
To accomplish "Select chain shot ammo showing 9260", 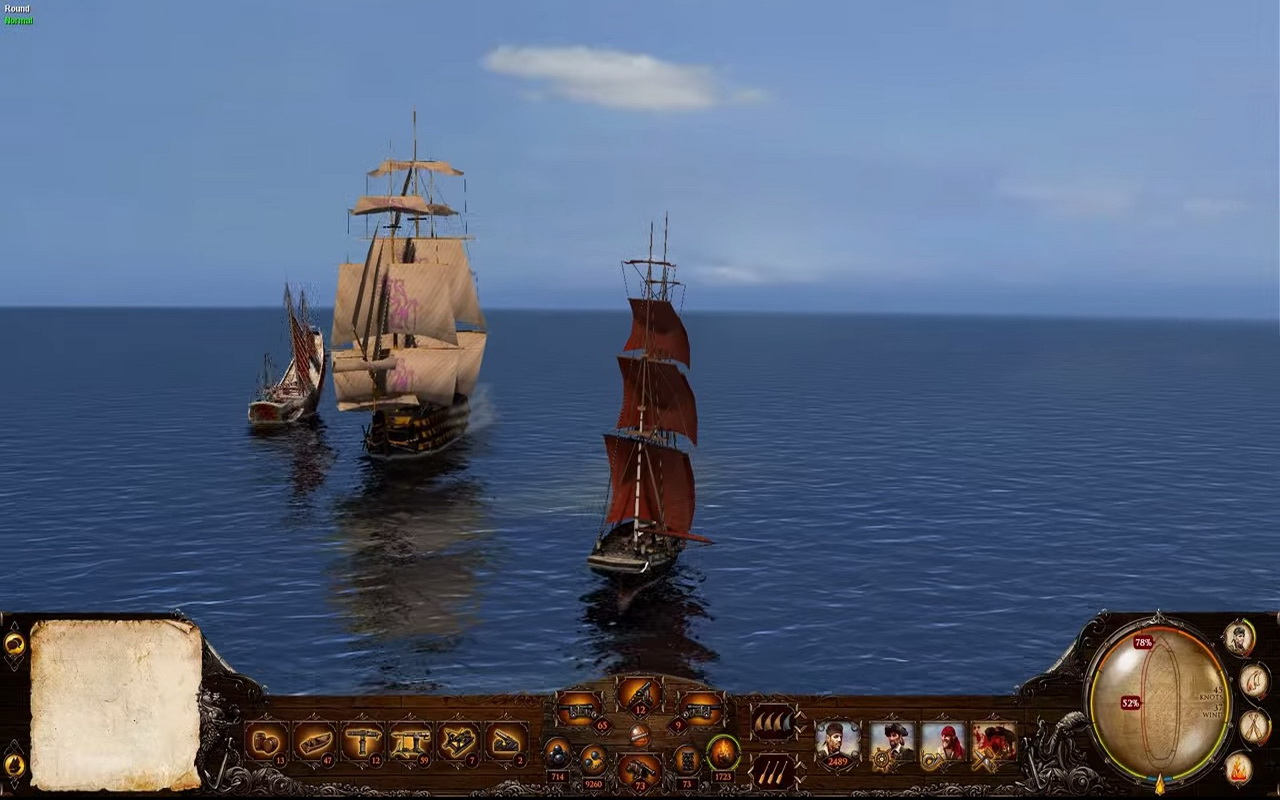I will coord(593,760).
